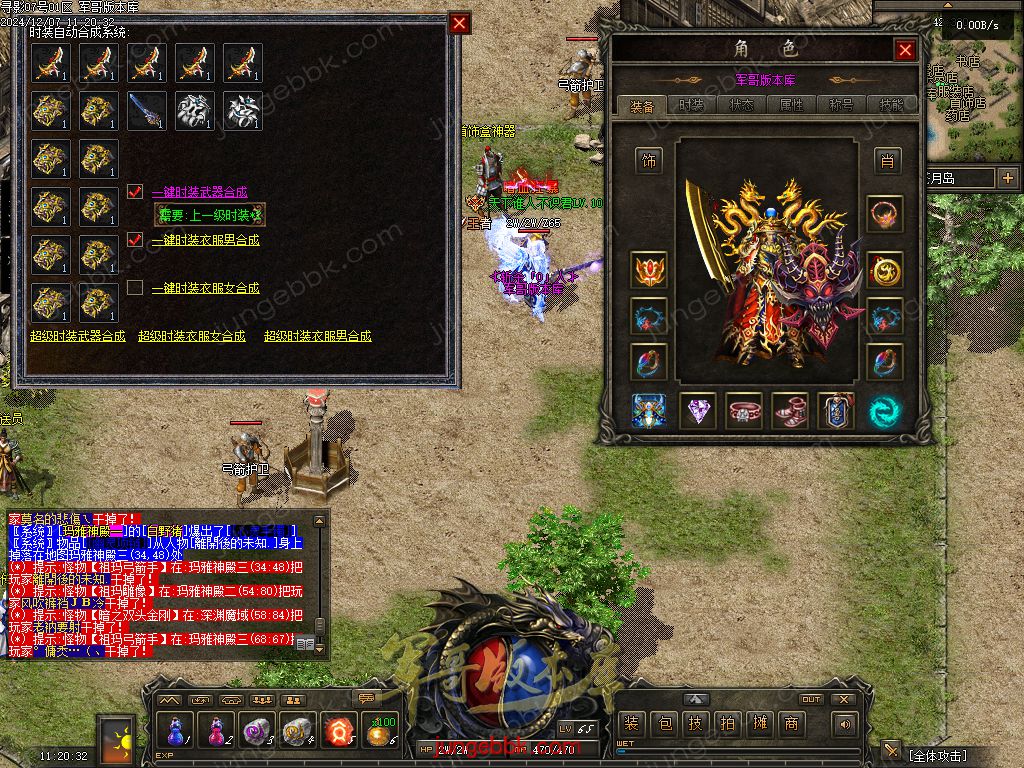Open the 状态 status tab

point(741,105)
